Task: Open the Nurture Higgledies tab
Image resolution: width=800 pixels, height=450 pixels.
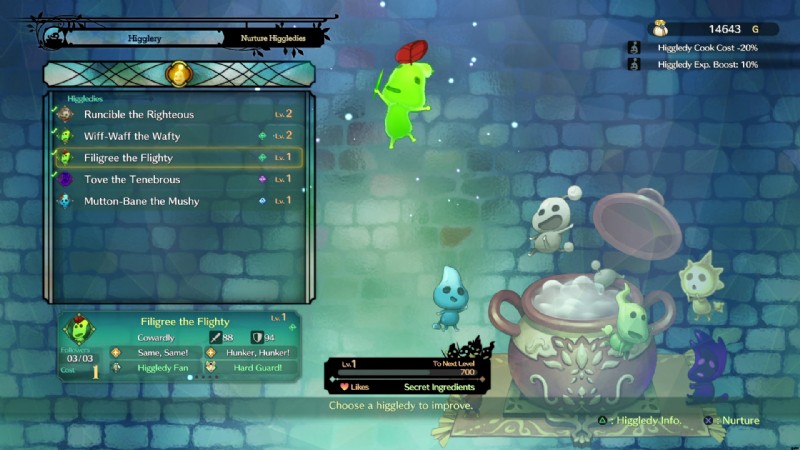Action: tap(273, 39)
